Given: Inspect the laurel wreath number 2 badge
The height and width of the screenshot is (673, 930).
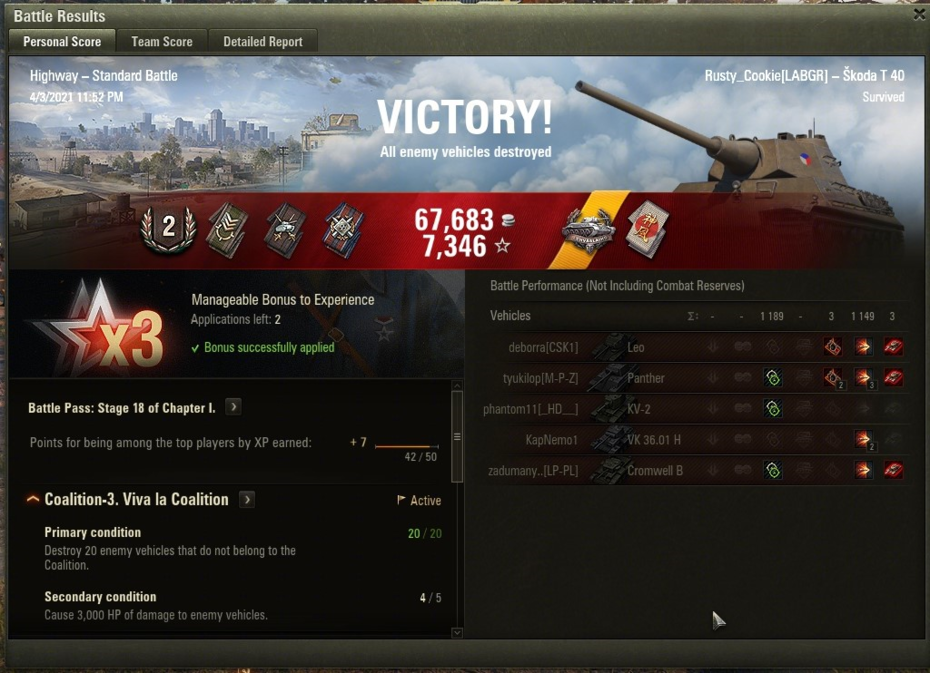Looking at the screenshot, I should (x=168, y=228).
